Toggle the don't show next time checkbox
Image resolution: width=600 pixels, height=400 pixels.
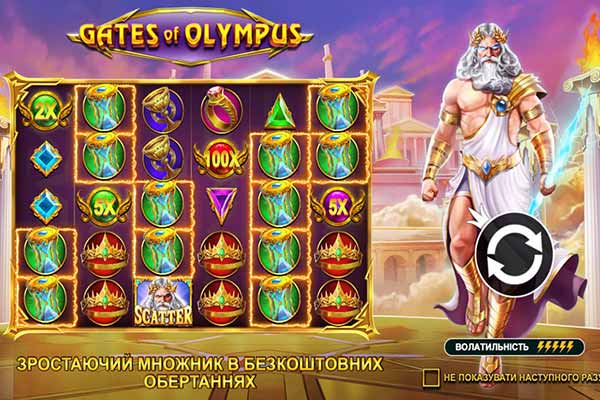431,377
